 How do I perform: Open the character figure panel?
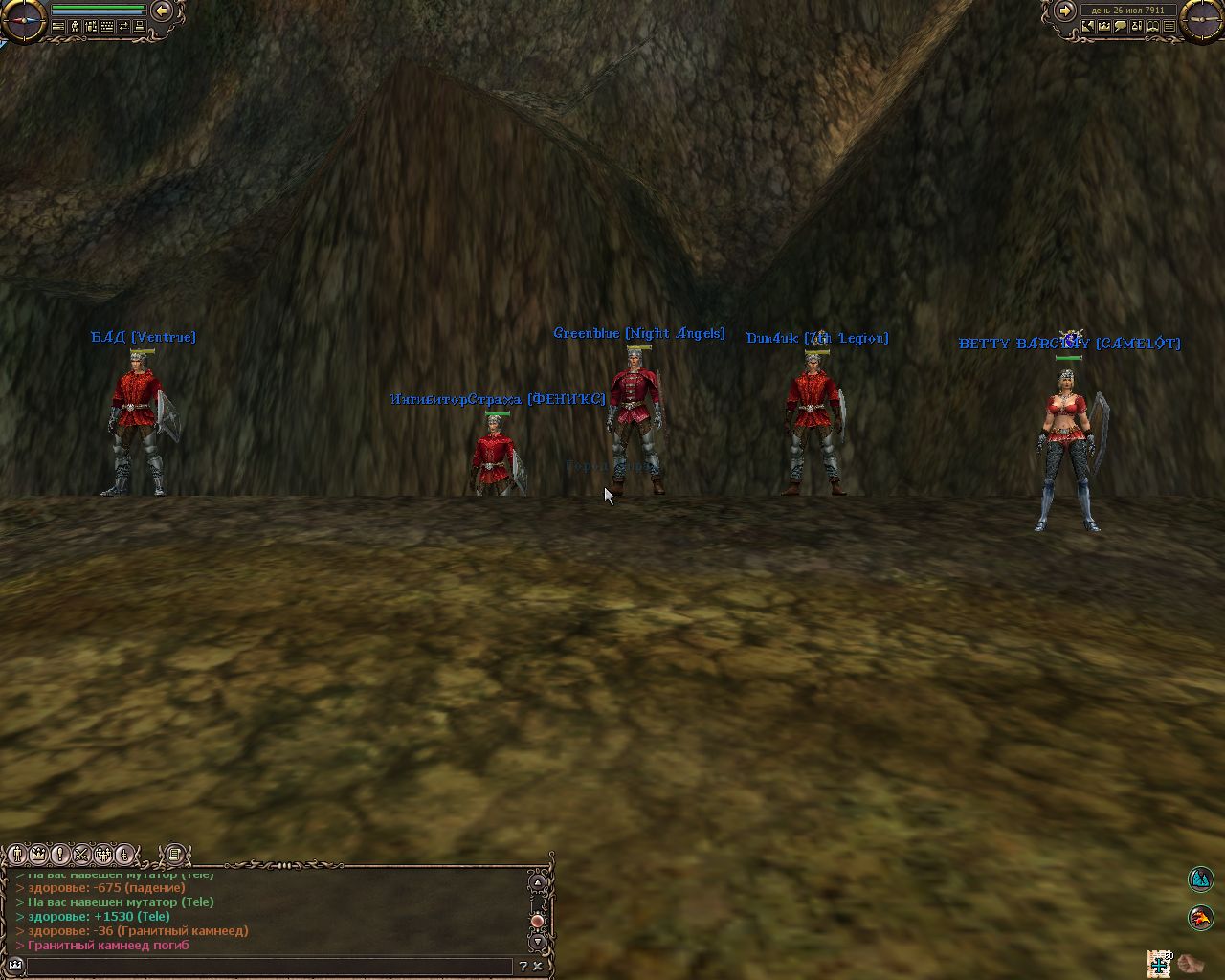(x=75, y=27)
